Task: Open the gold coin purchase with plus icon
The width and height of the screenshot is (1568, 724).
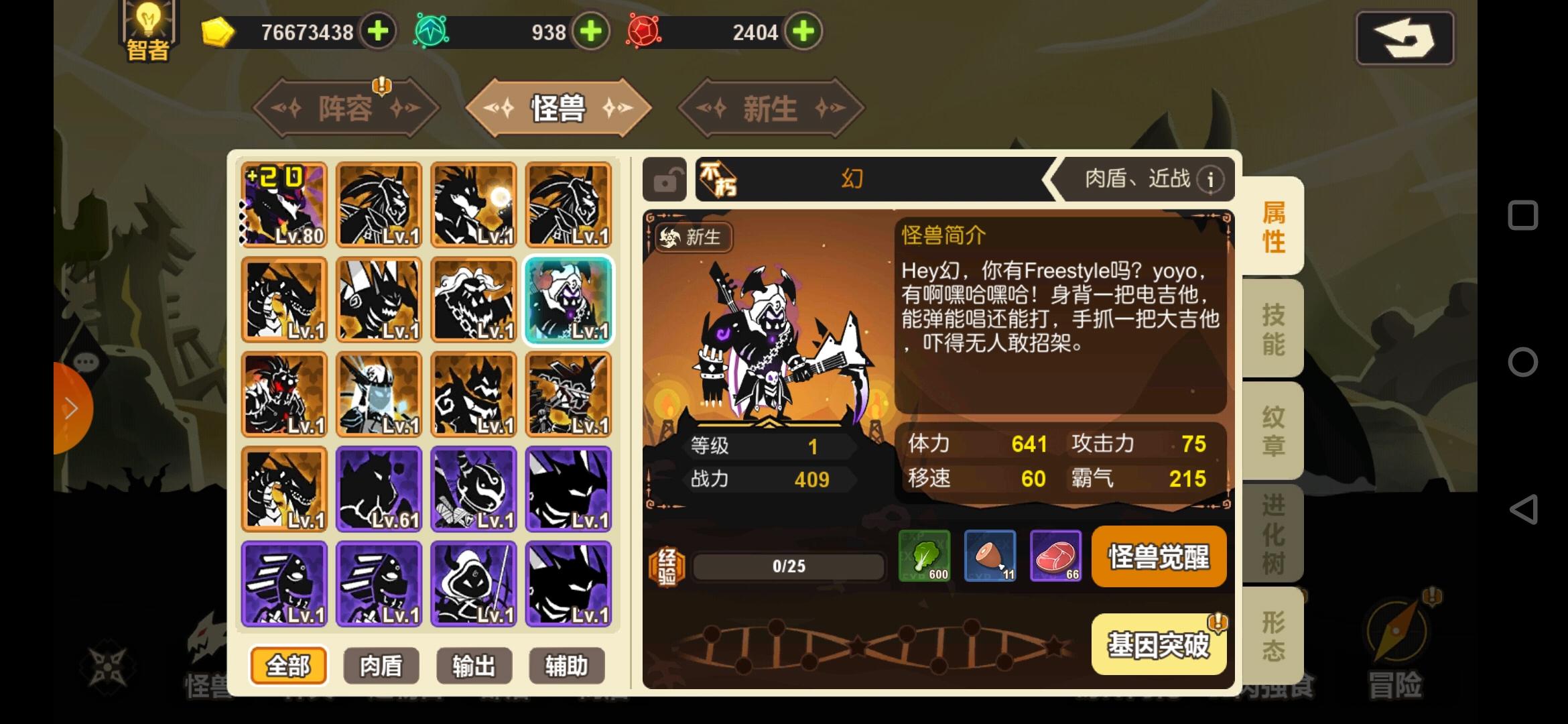Action: click(x=377, y=30)
